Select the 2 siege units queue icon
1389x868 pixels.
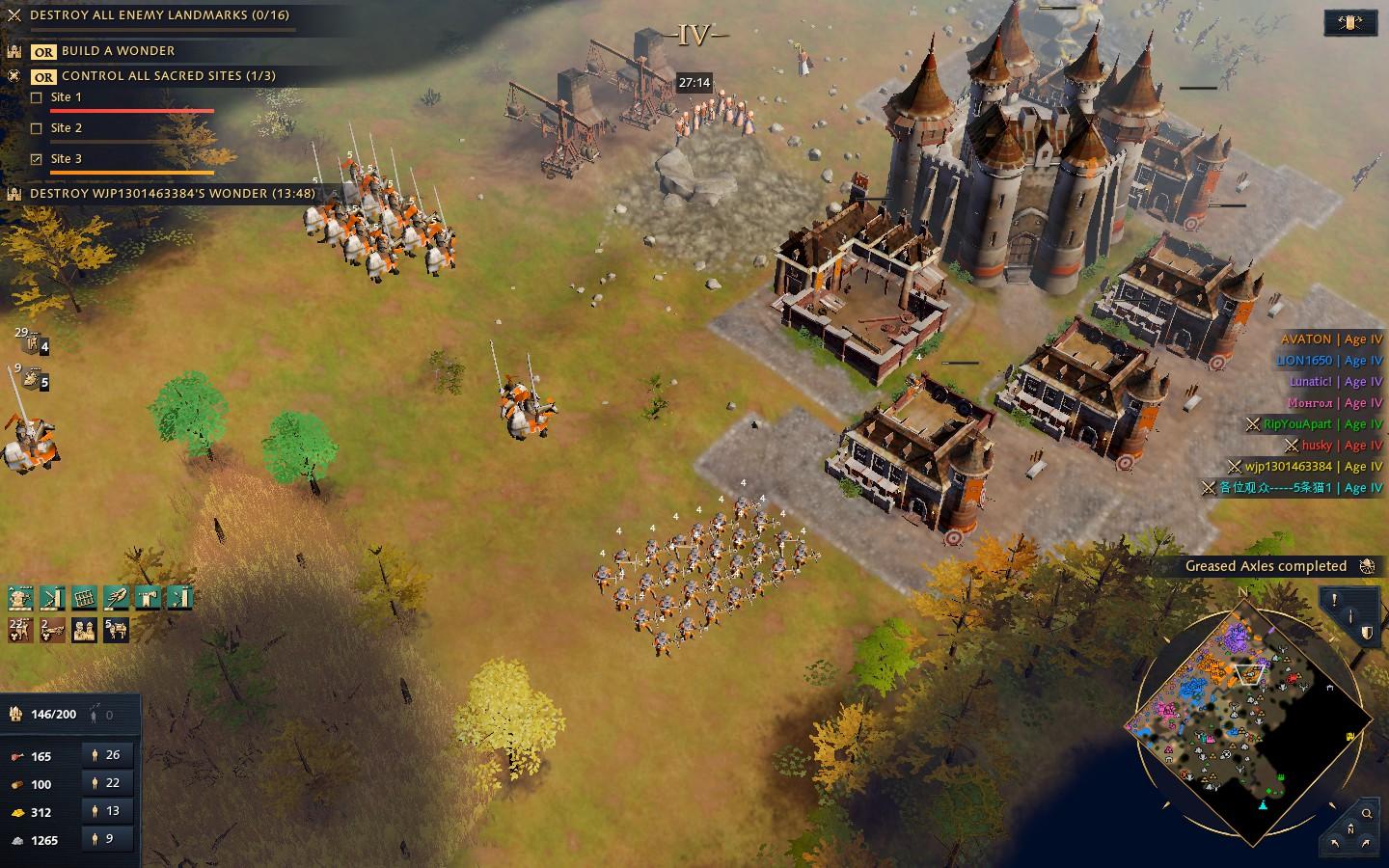coord(52,630)
